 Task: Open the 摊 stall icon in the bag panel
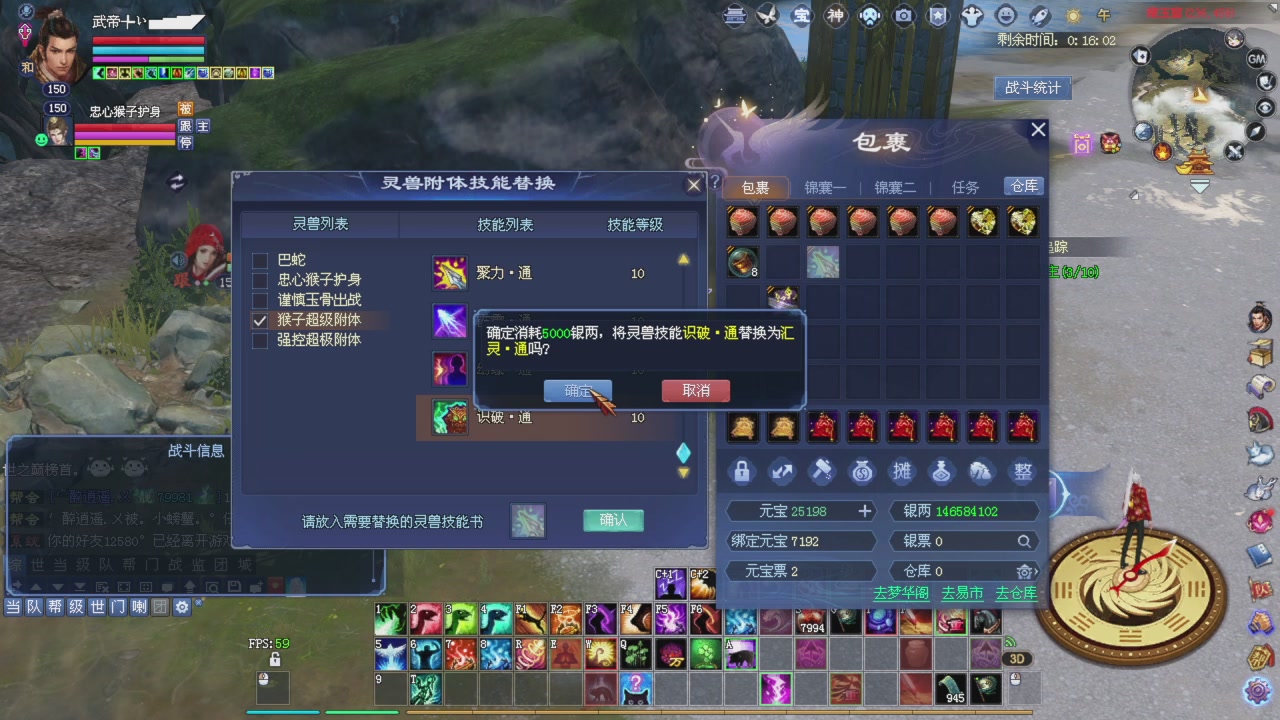coord(902,471)
